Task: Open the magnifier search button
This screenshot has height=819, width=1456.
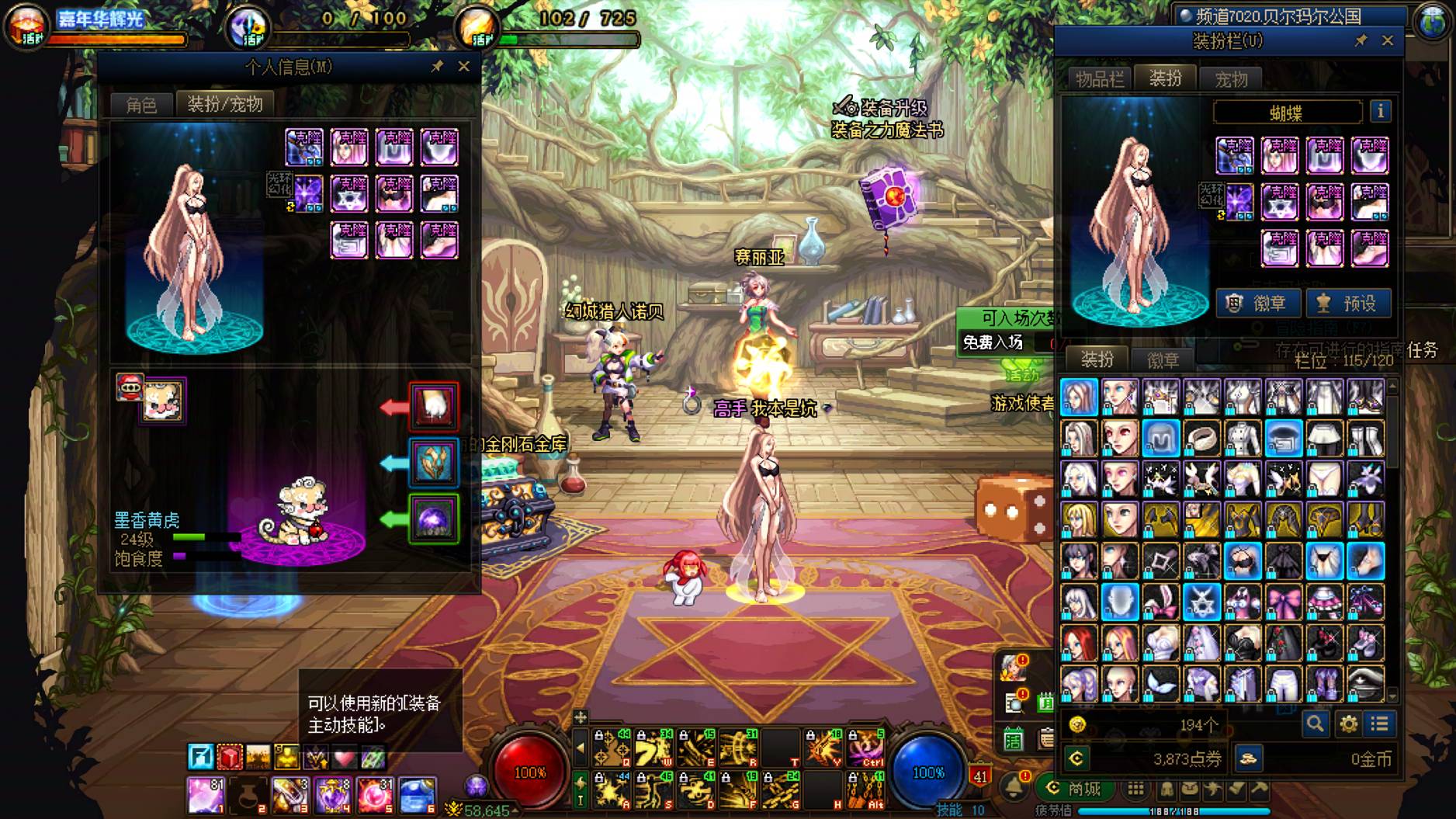Action: click(1315, 724)
